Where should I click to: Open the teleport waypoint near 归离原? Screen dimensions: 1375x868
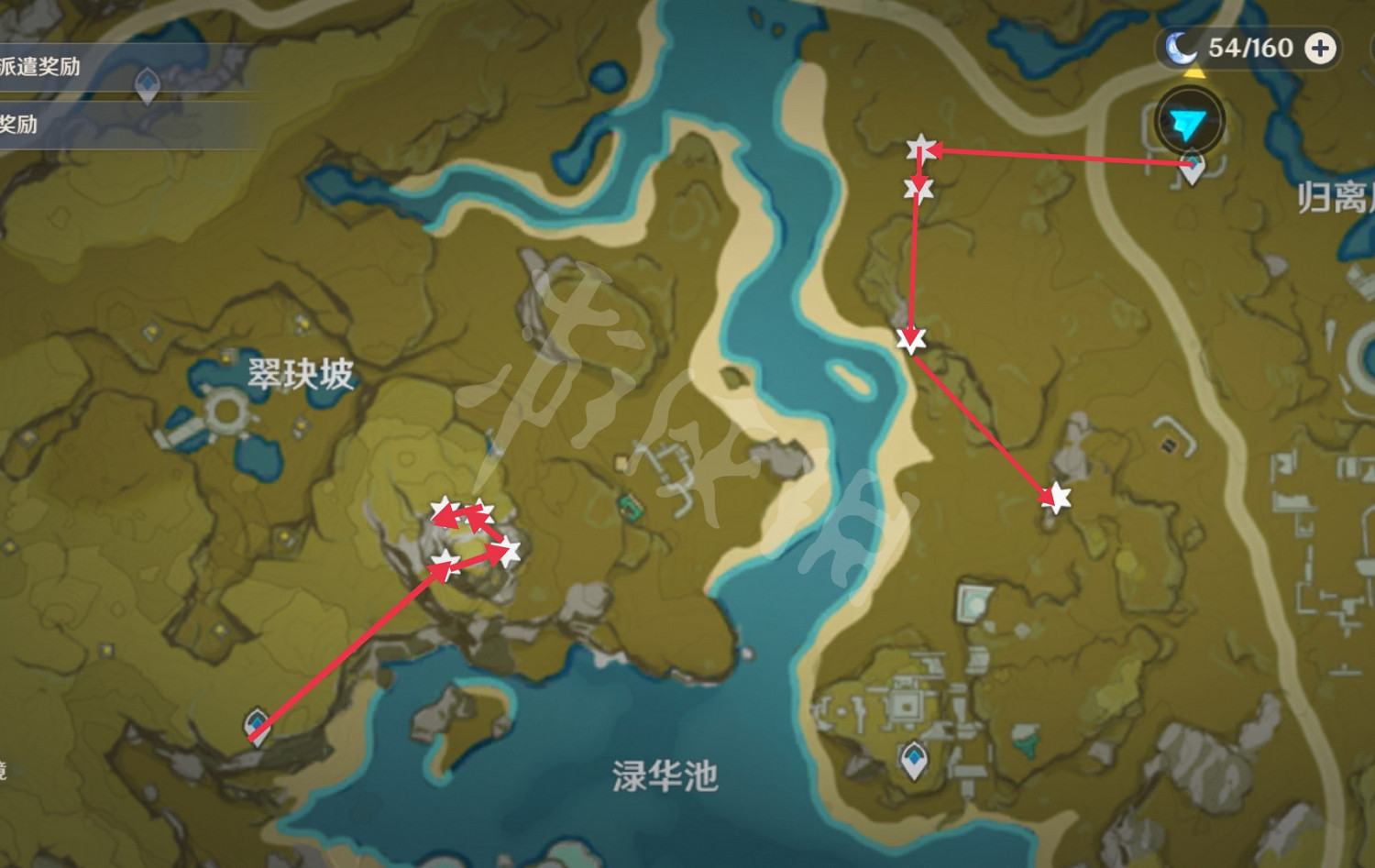(1192, 168)
